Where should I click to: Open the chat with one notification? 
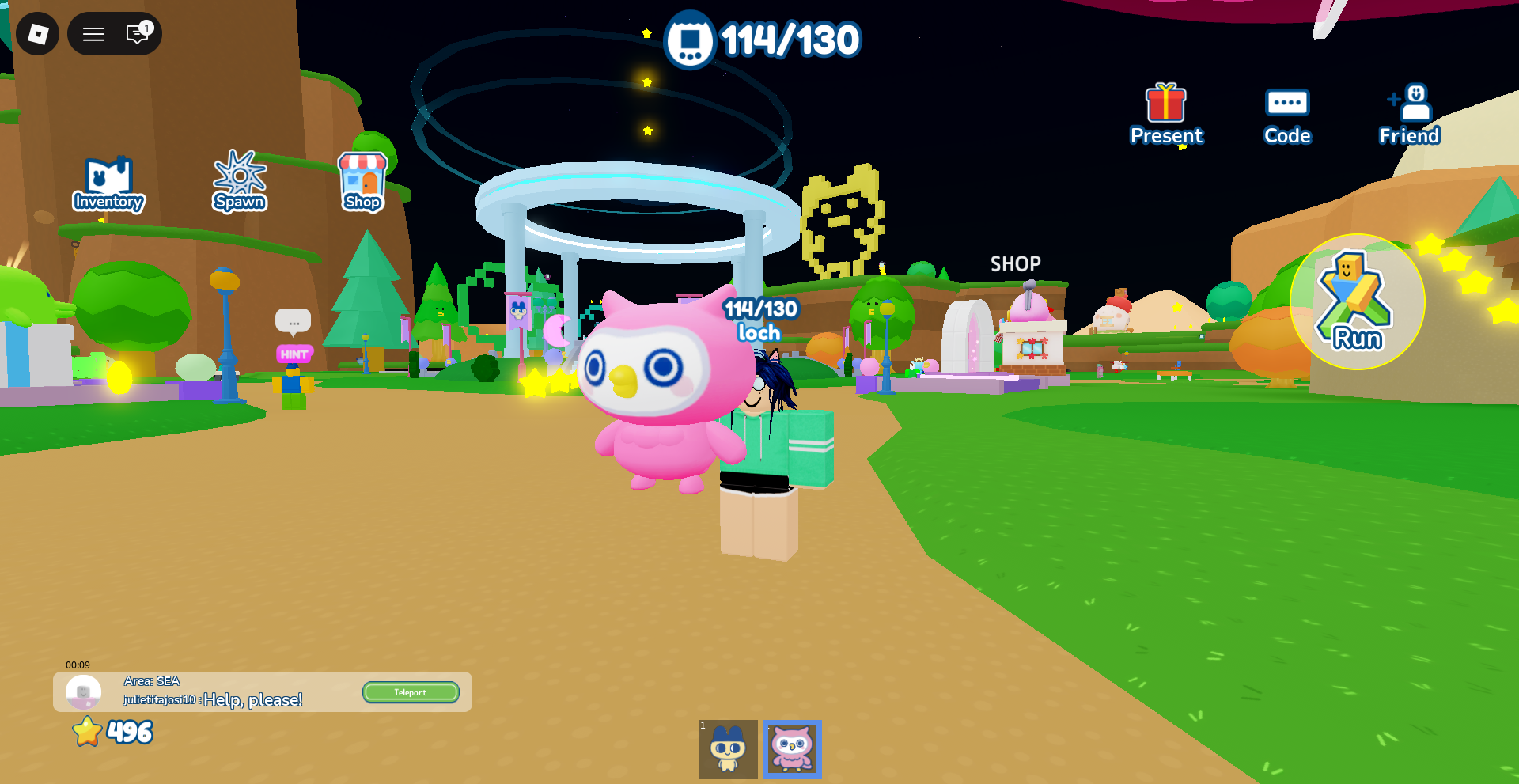138,34
